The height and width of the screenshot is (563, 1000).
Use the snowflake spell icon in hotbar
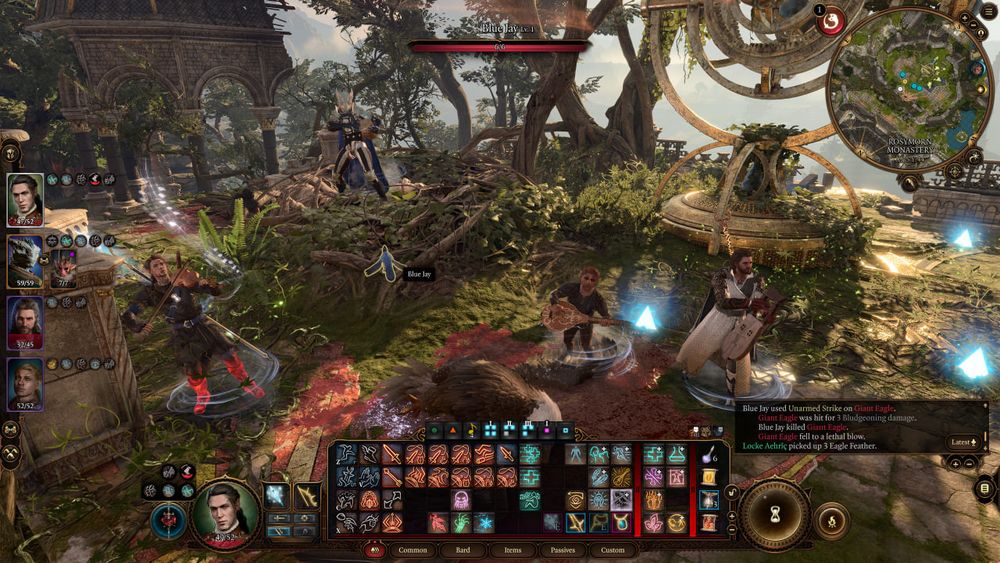click(484, 522)
